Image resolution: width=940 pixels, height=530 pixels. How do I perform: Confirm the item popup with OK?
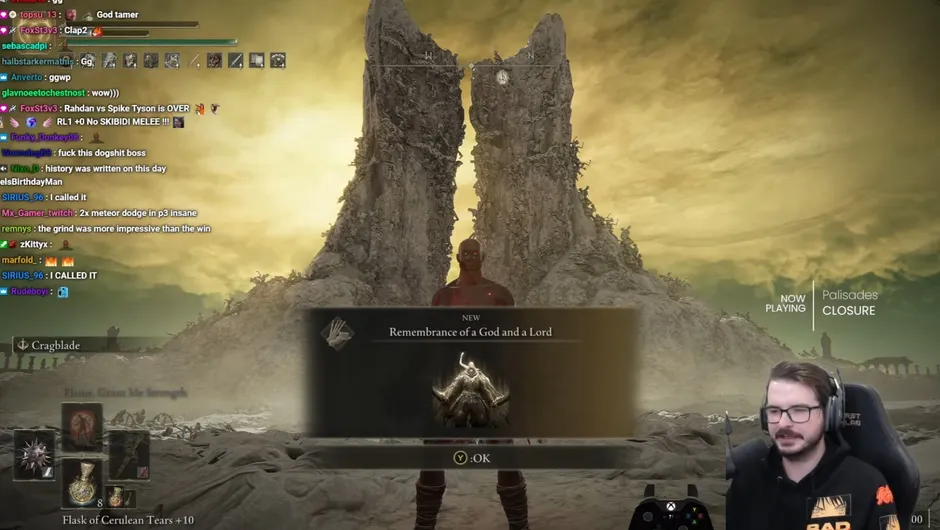click(472, 458)
